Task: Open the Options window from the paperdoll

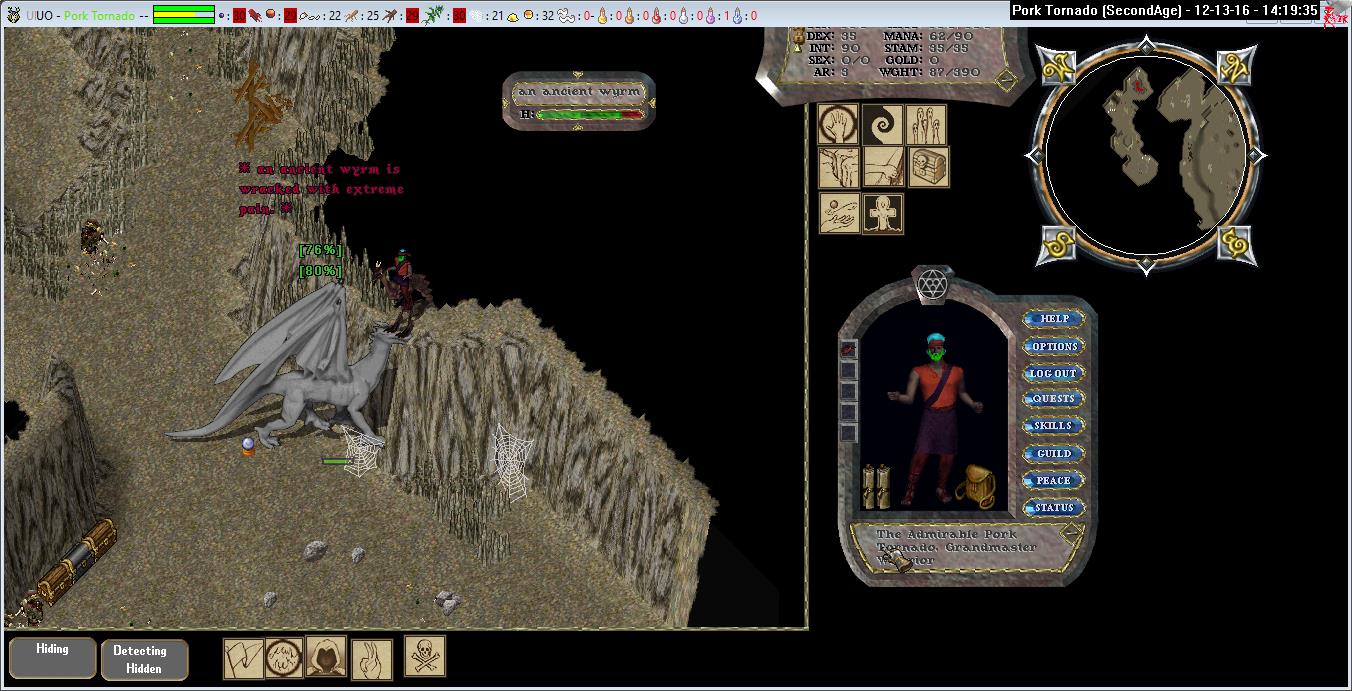Action: coord(1054,346)
